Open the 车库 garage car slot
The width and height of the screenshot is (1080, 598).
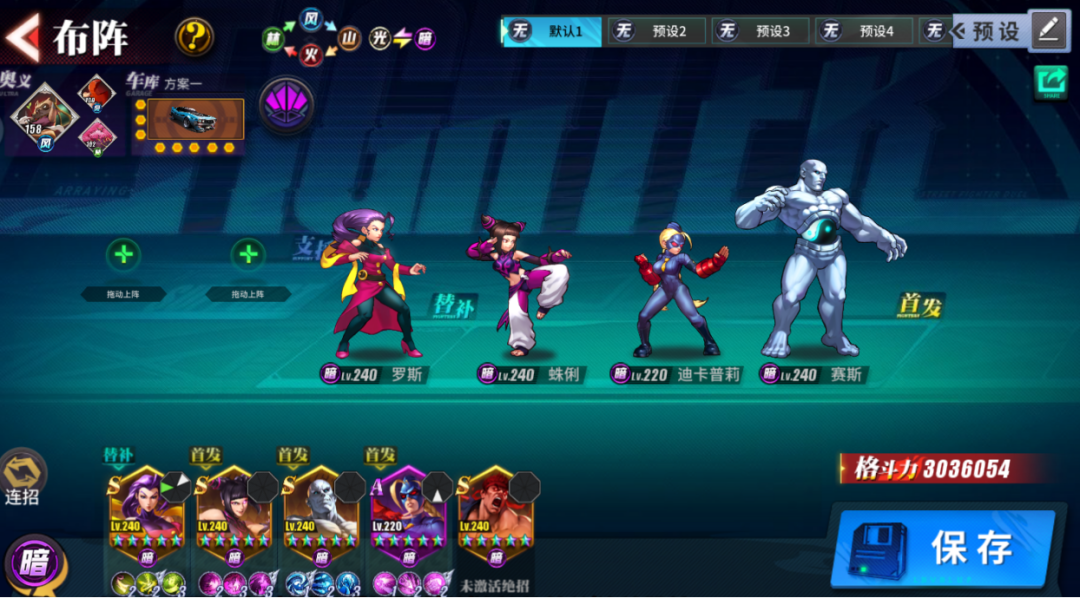(x=189, y=119)
